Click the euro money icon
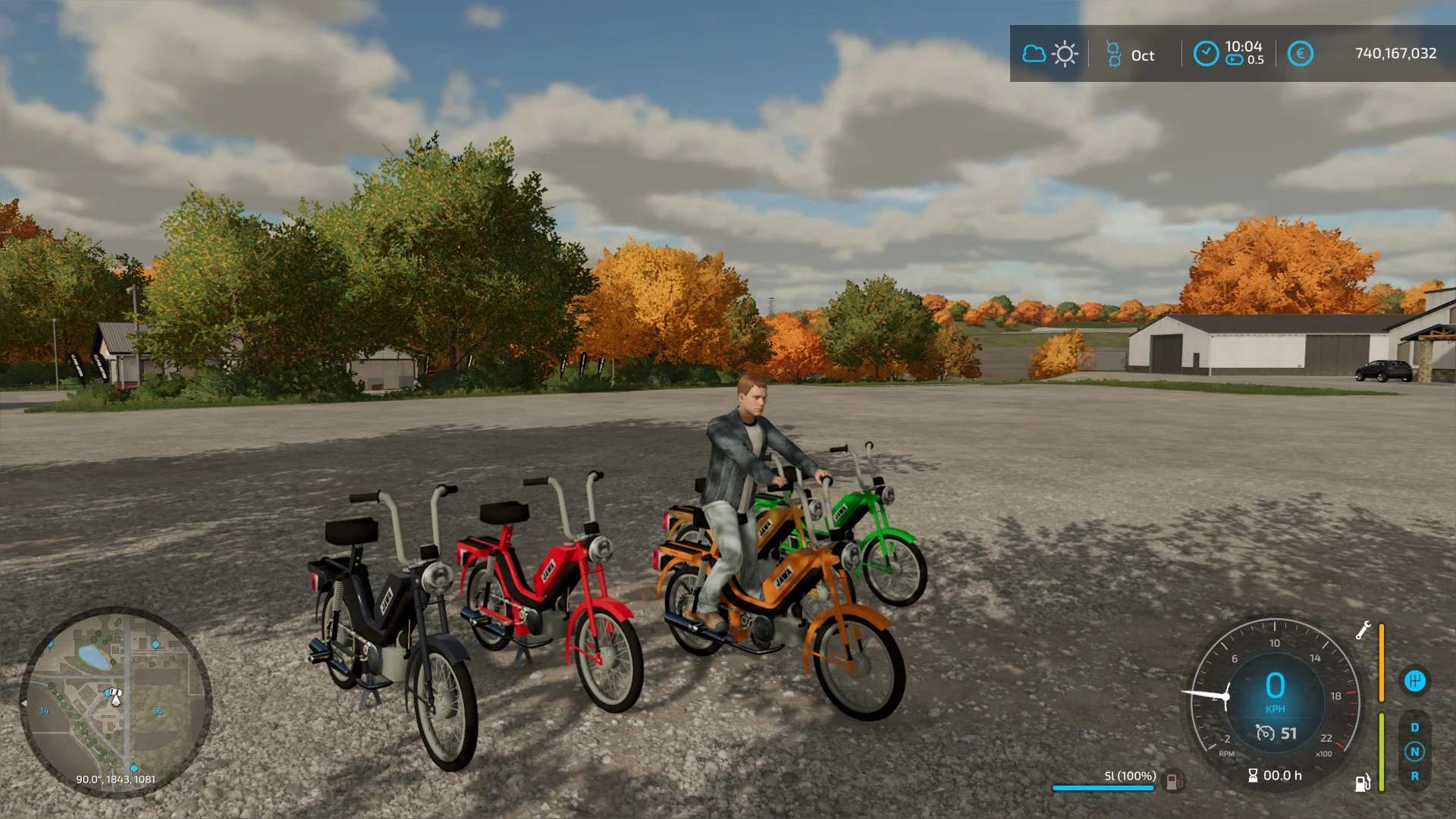Image resolution: width=1456 pixels, height=819 pixels. click(1300, 54)
